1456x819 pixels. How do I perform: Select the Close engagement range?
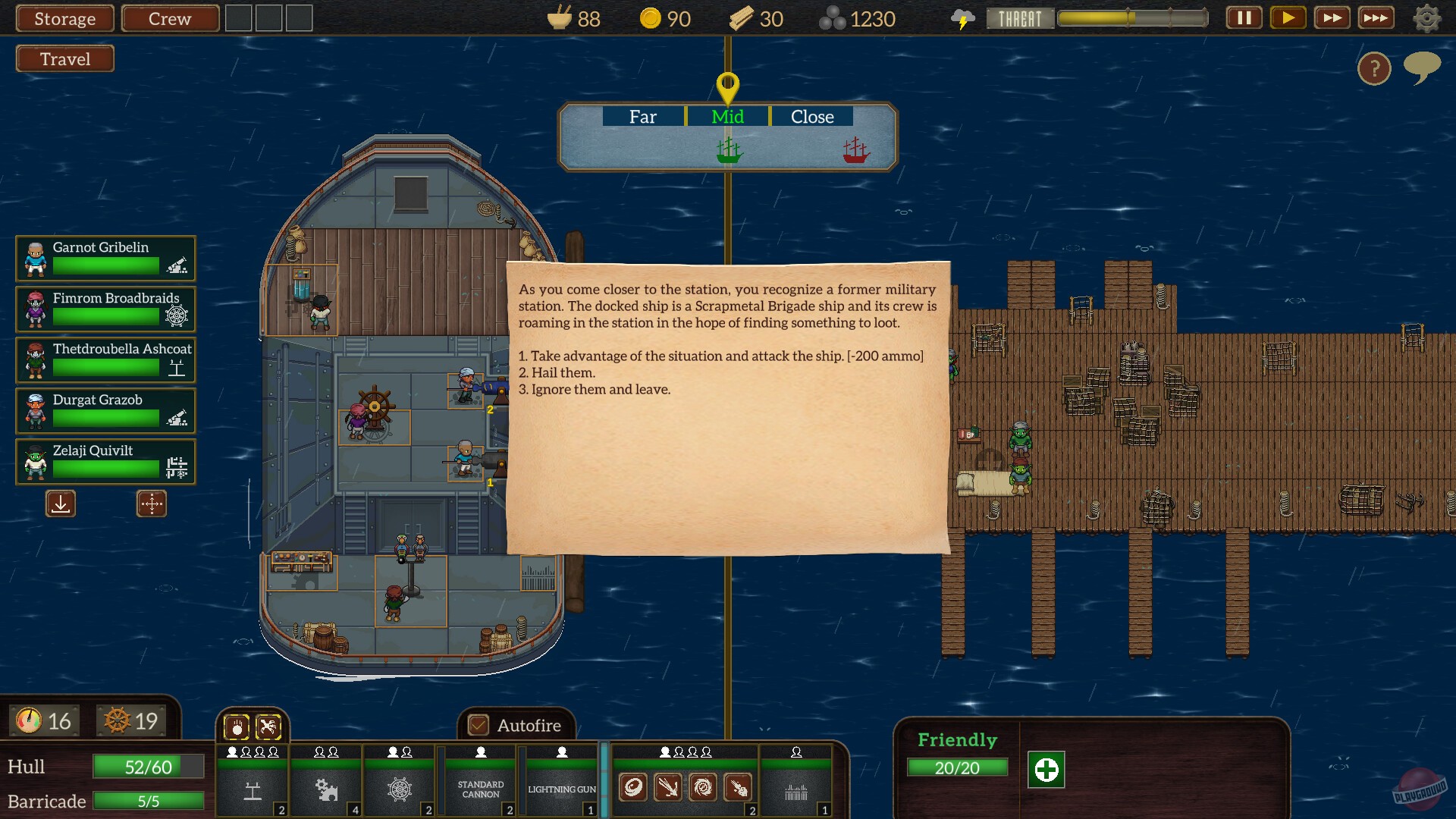(812, 117)
